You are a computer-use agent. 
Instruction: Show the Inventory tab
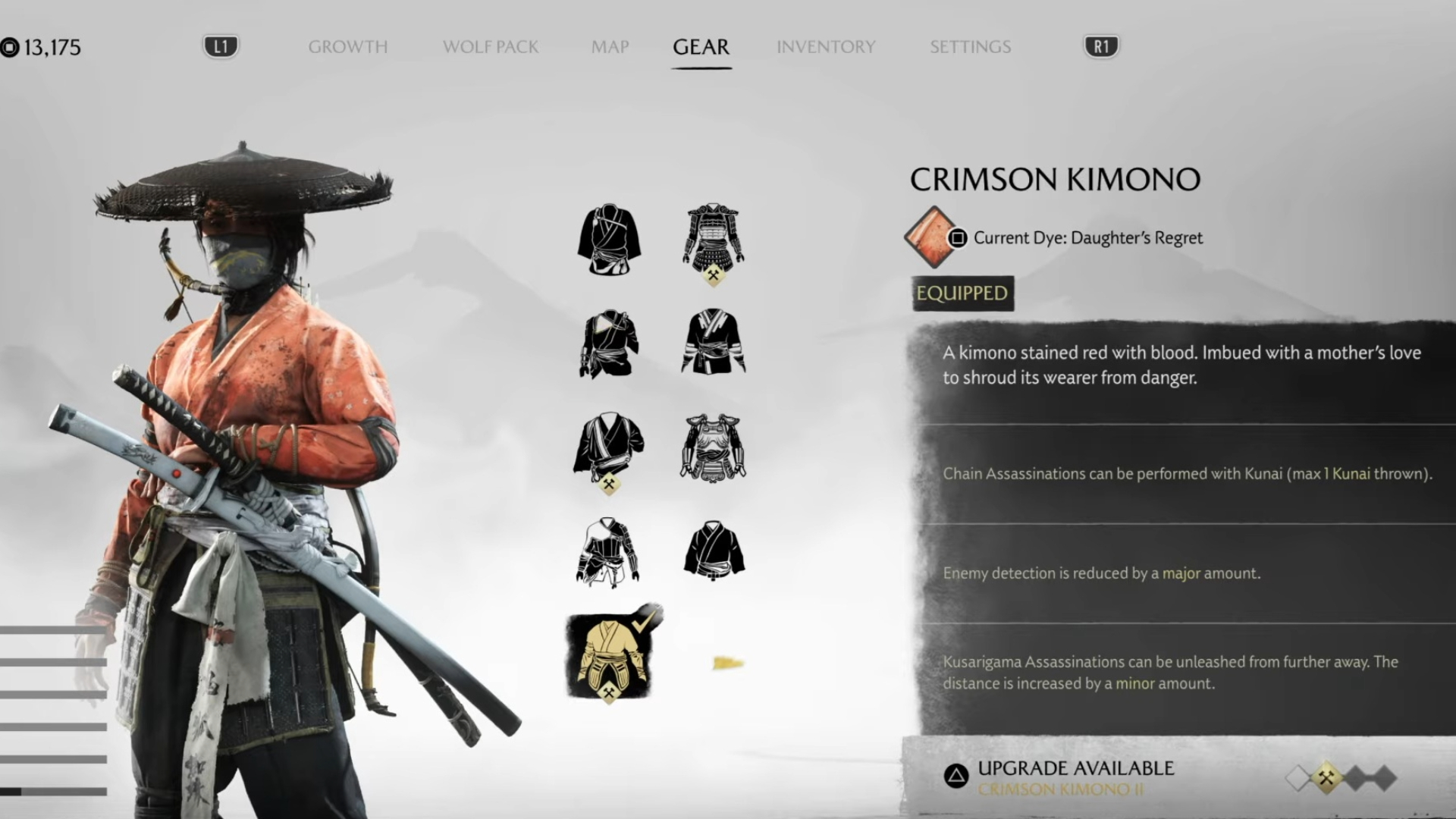click(x=825, y=47)
